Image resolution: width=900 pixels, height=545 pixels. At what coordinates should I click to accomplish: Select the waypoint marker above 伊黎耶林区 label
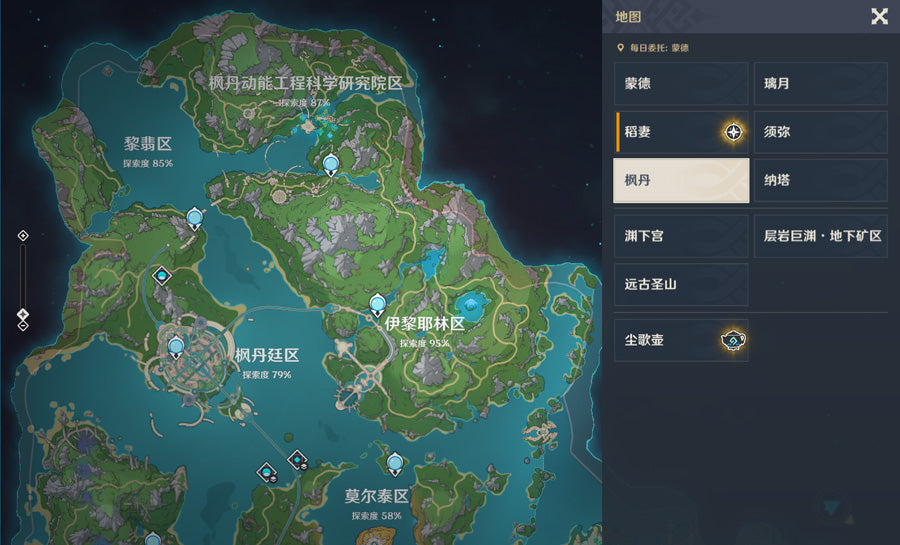pos(377,304)
